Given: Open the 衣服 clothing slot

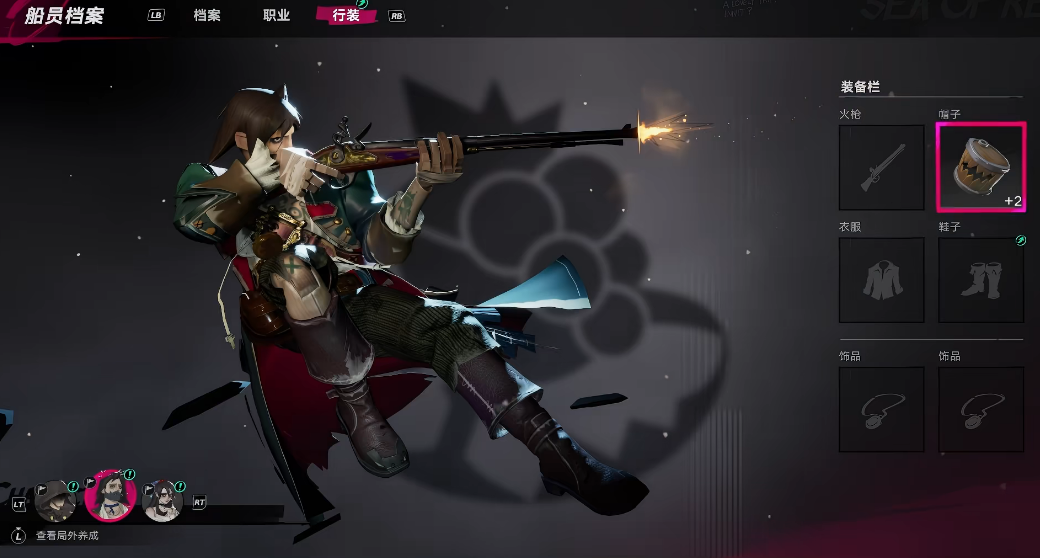Looking at the screenshot, I should click(881, 280).
